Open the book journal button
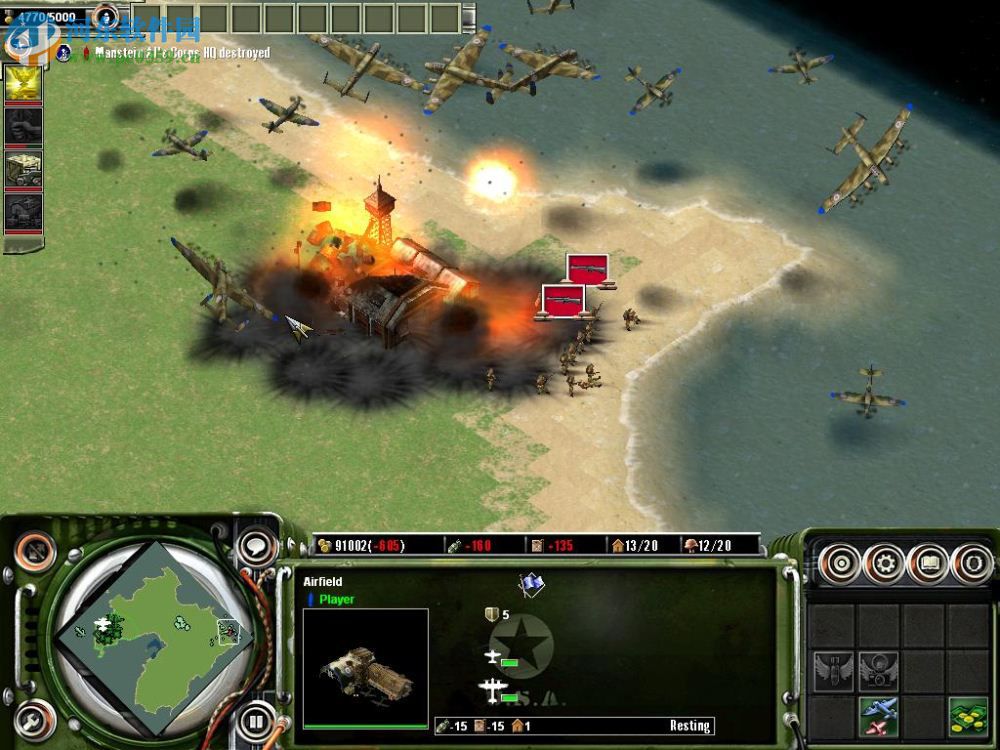Image resolution: width=1000 pixels, height=750 pixels. coord(927,564)
